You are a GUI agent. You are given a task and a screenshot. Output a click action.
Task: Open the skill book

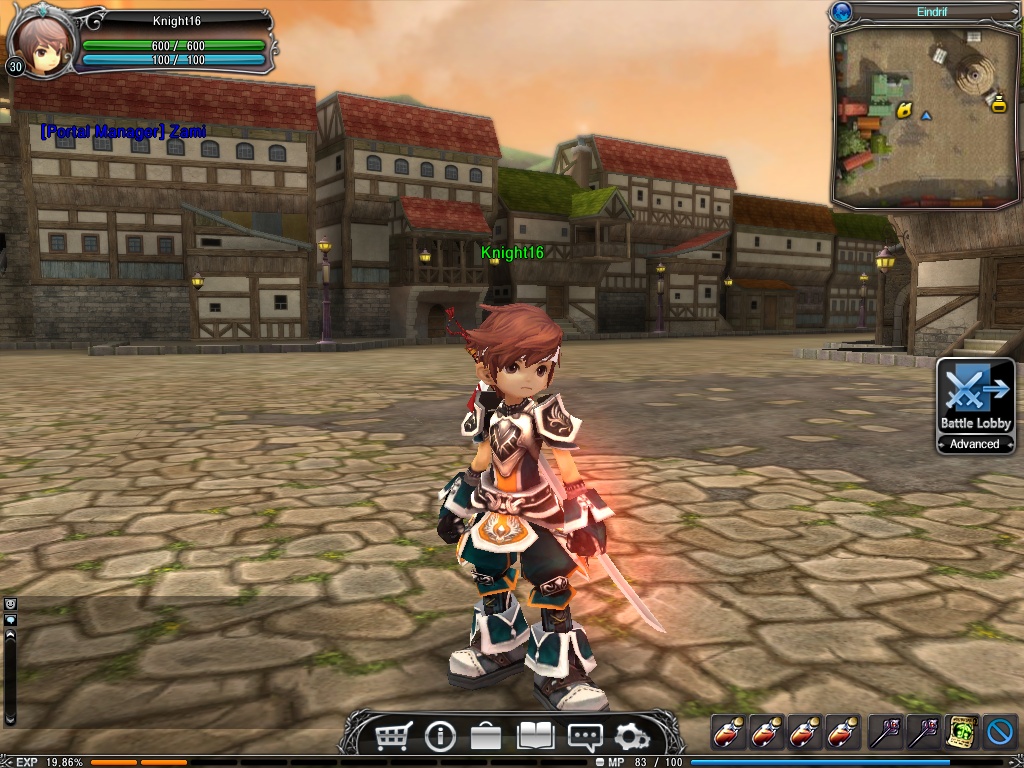[x=535, y=737]
